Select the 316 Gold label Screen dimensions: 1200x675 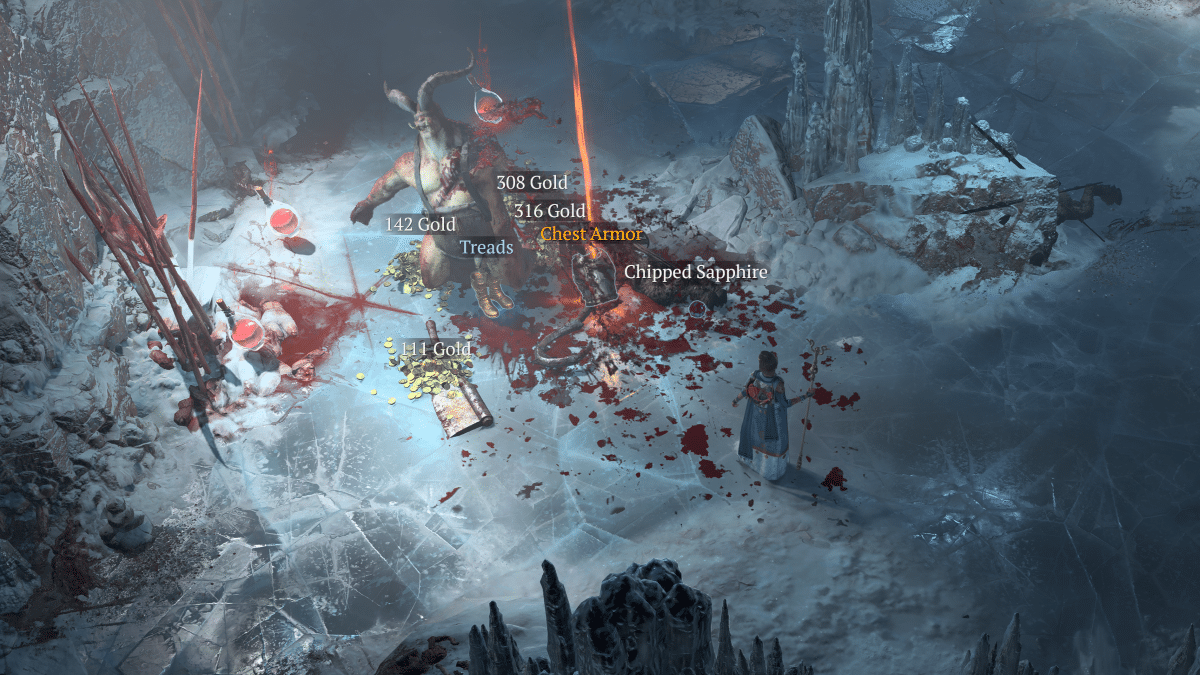click(x=549, y=211)
